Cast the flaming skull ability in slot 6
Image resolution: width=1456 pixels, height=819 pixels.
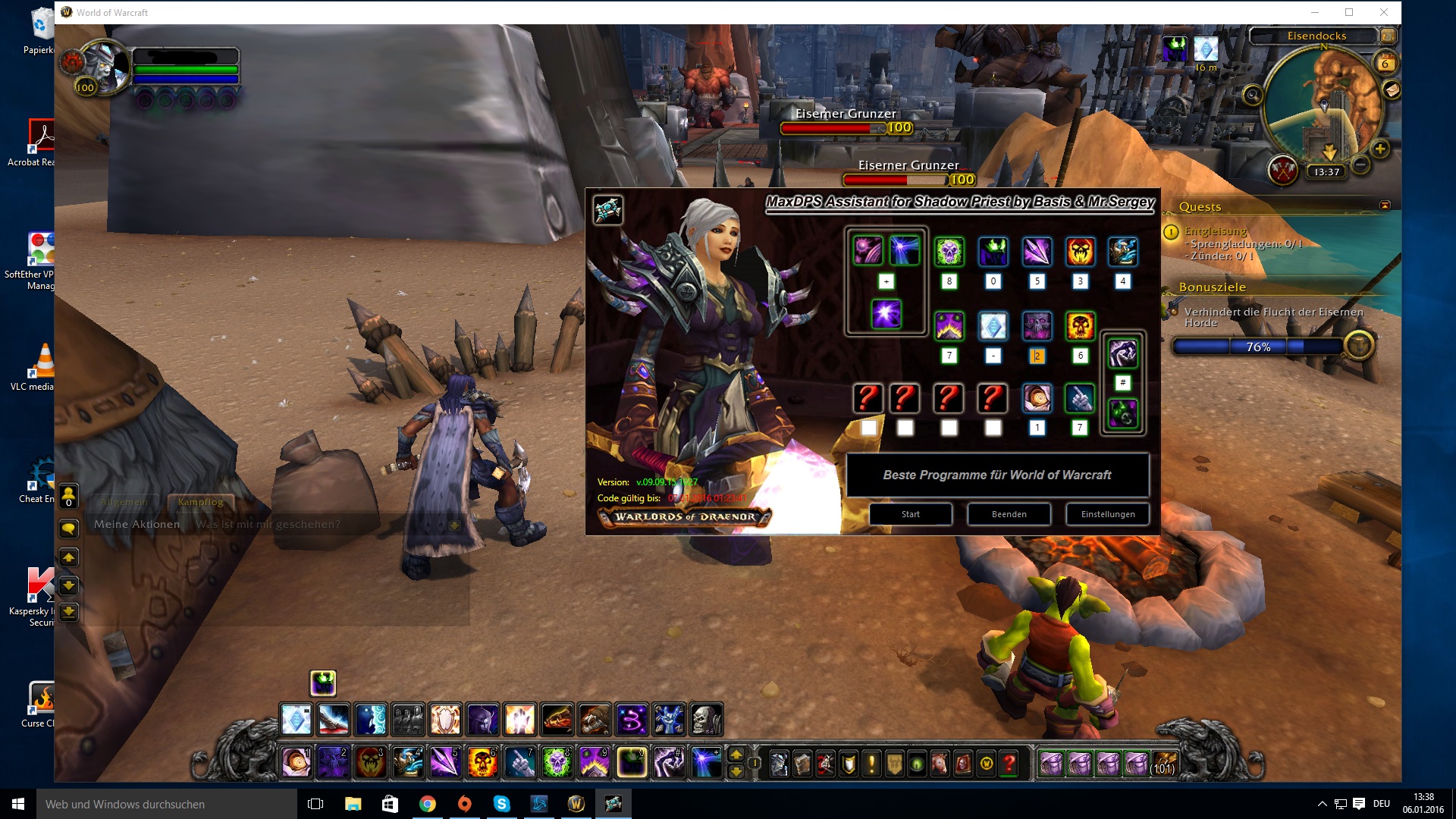click(x=483, y=763)
